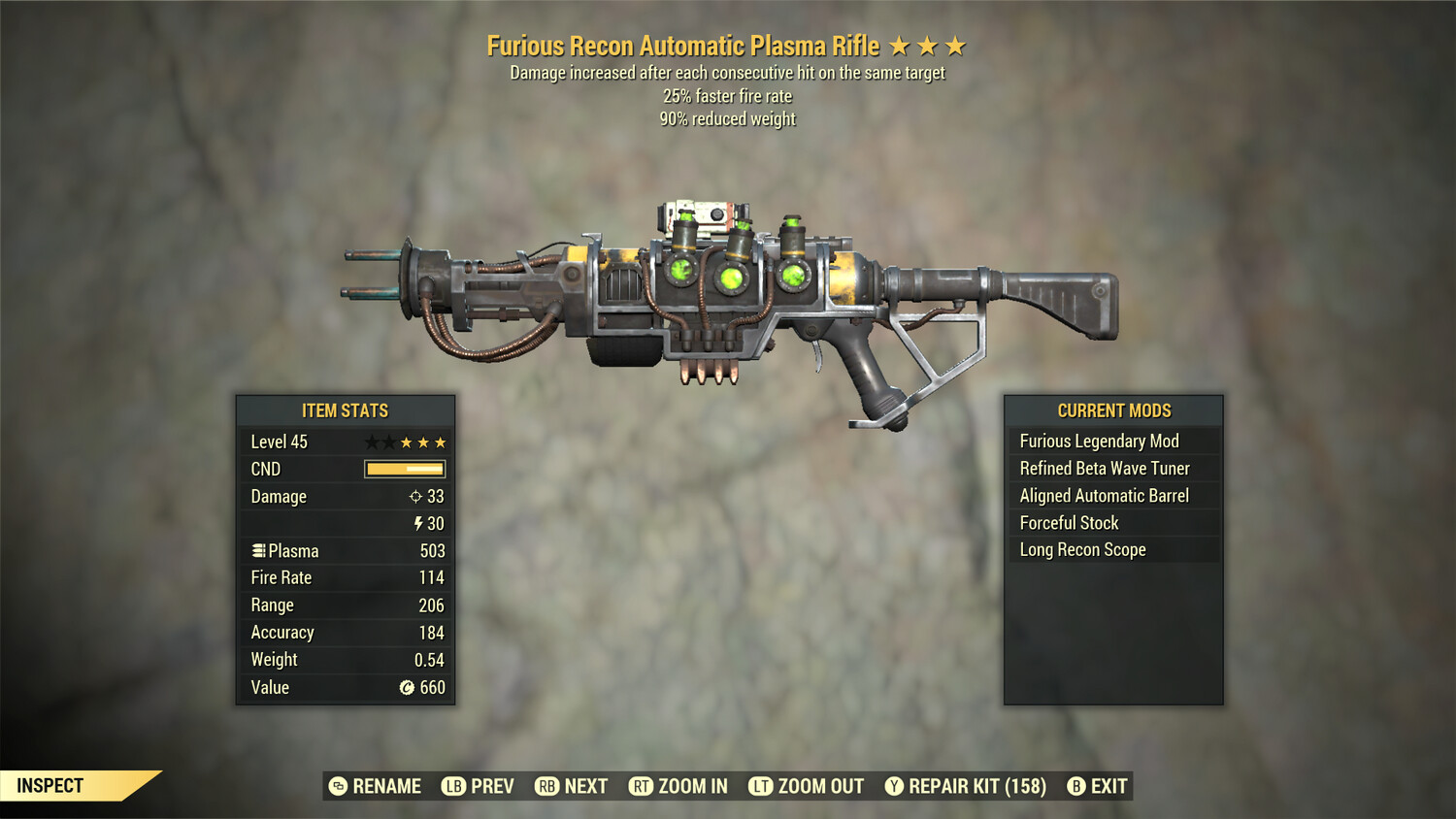Select the Furious Legendary Mod entry

(1099, 441)
